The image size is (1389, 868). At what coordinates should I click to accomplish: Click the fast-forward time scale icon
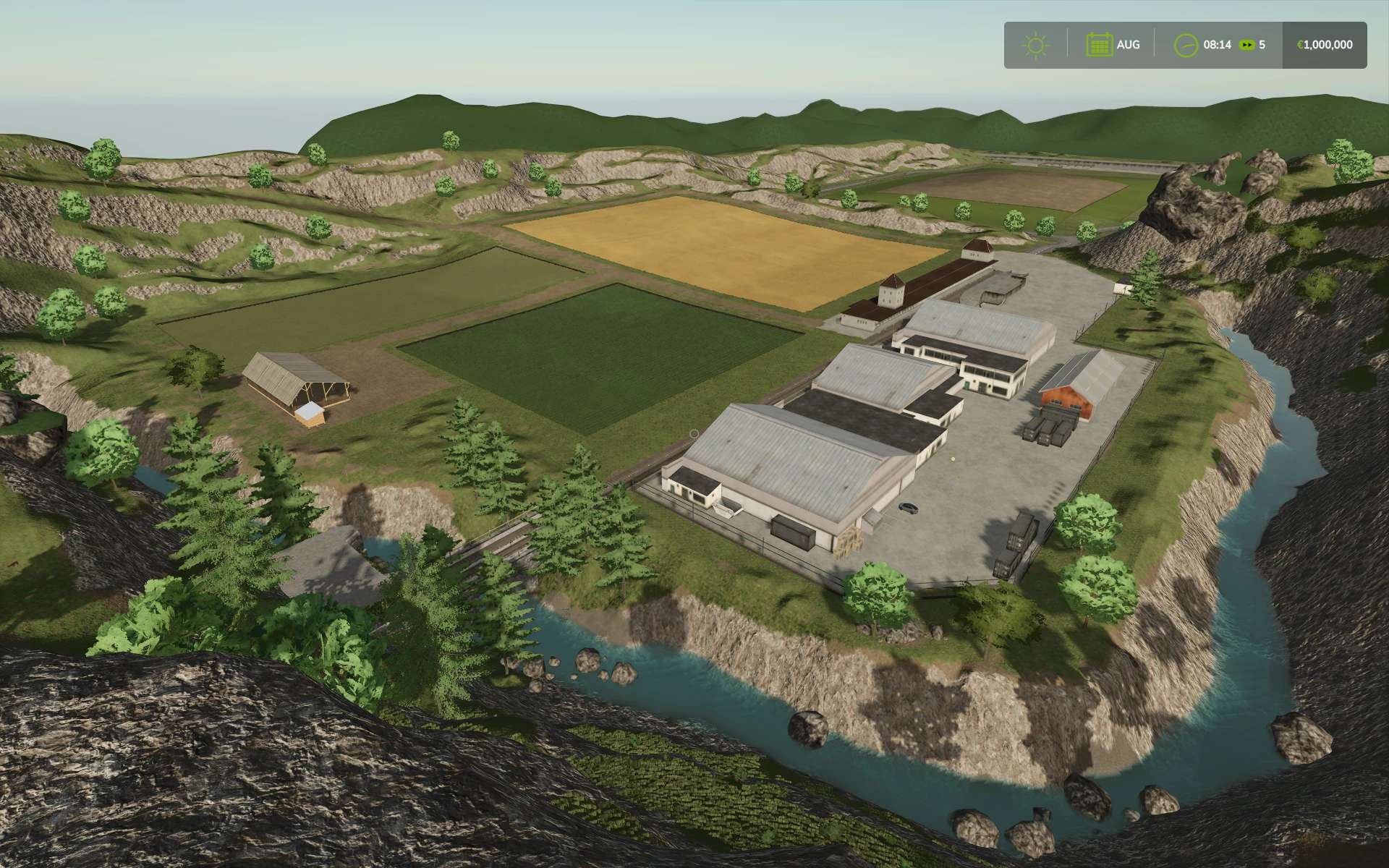pos(1246,45)
